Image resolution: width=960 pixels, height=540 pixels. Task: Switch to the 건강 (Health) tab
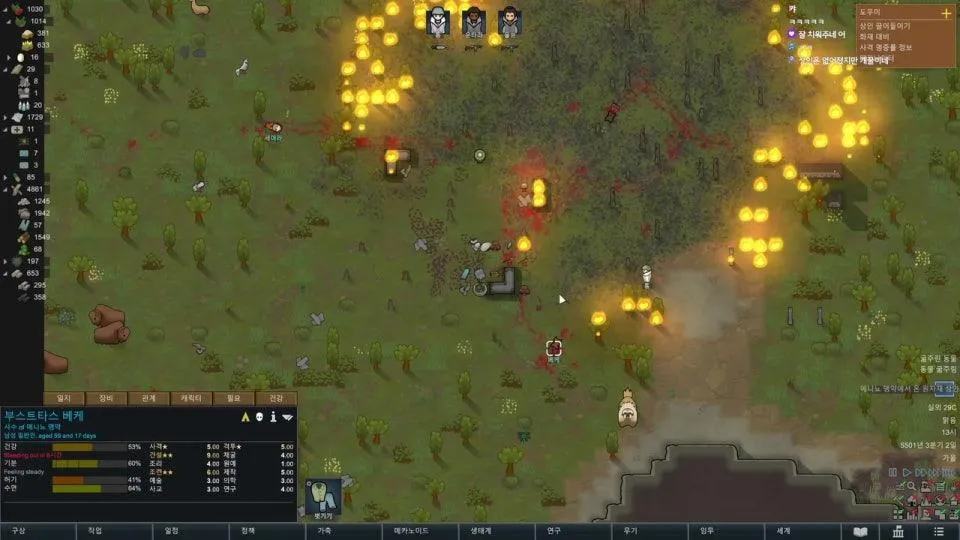[x=276, y=398]
